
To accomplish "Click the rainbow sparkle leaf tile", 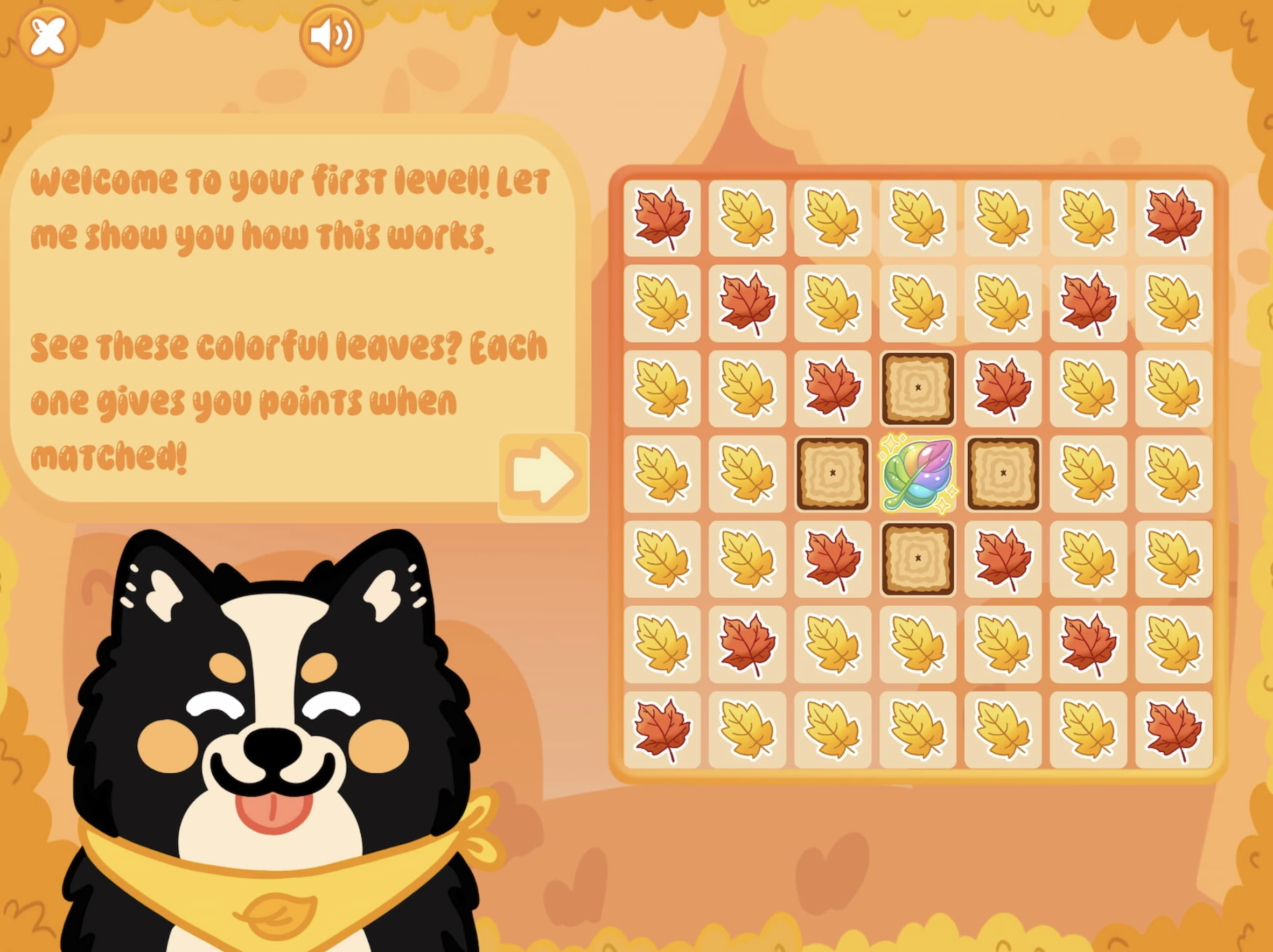I will (919, 474).
